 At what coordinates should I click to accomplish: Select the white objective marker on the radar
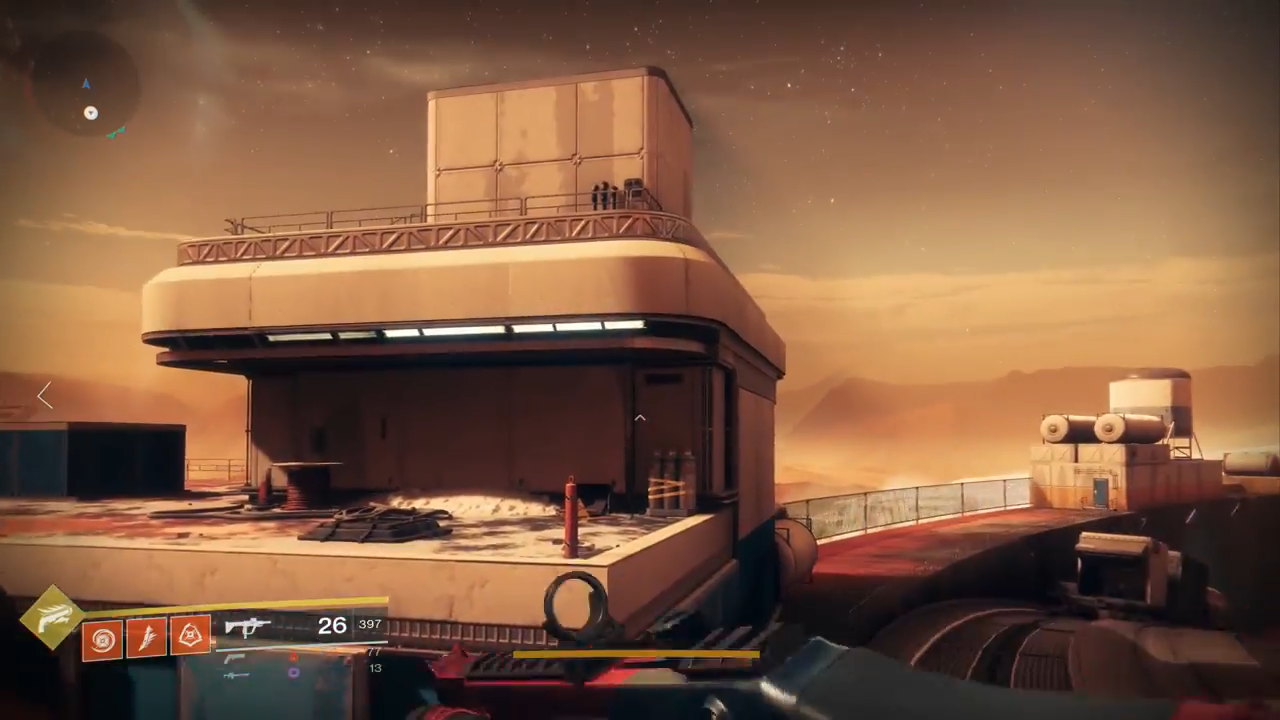[91, 113]
